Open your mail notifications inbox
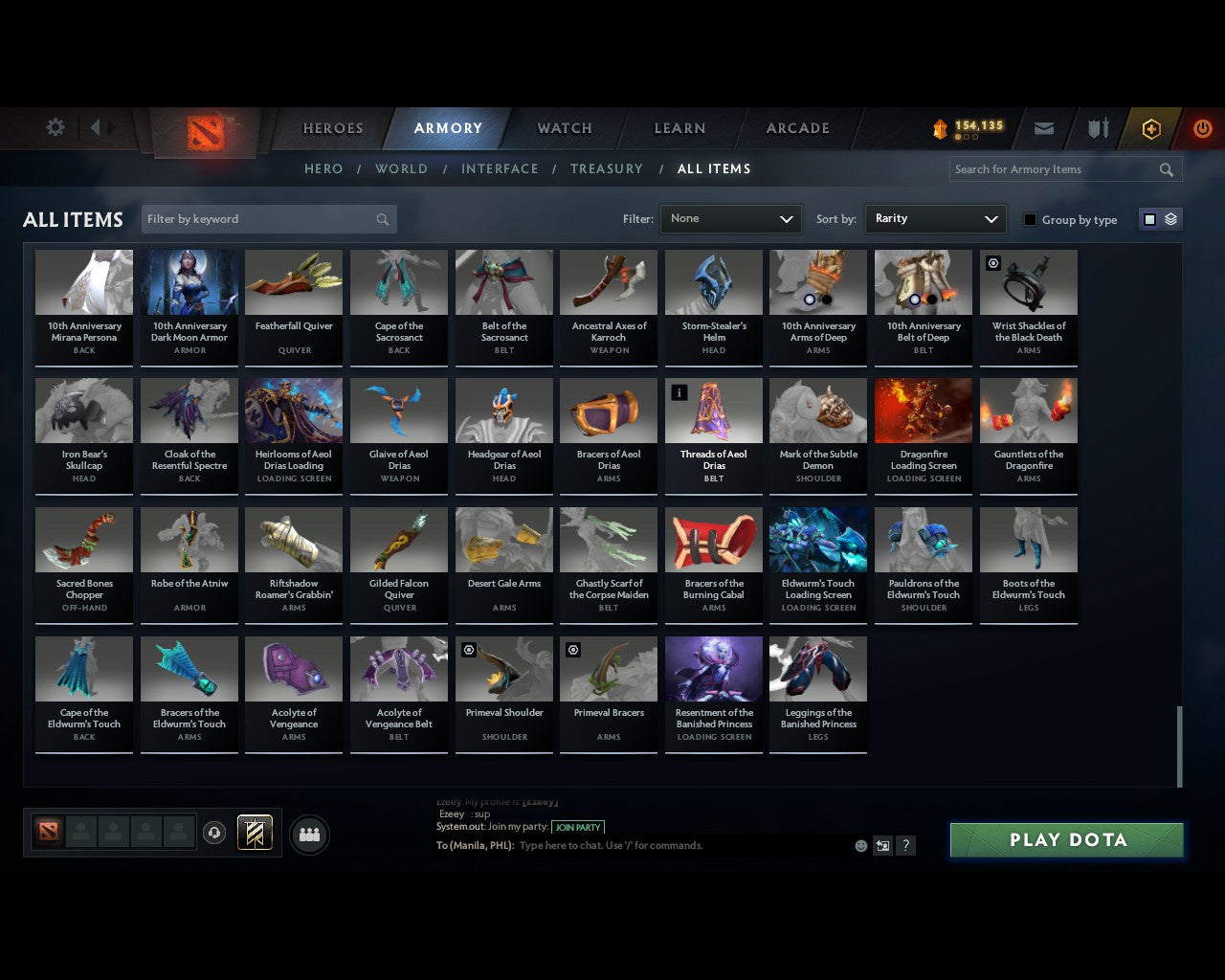The image size is (1225, 980). pos(1043,127)
